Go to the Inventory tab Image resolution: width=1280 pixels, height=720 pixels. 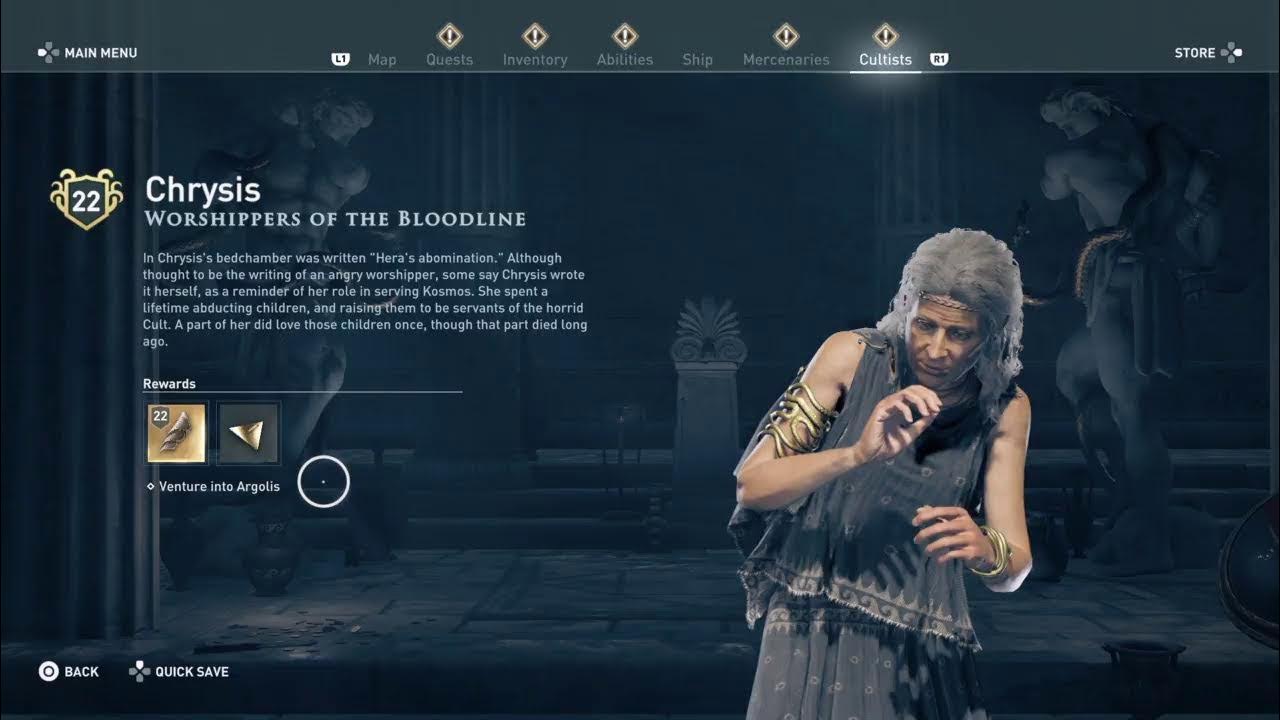pos(535,60)
